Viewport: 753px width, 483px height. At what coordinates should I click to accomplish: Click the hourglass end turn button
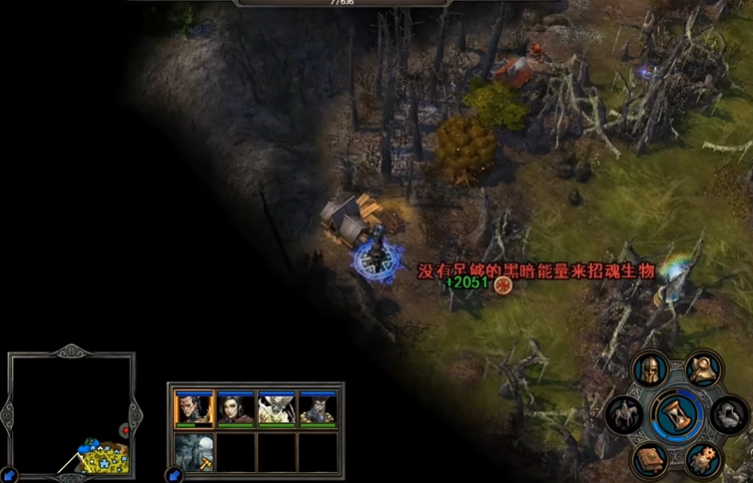coord(675,414)
